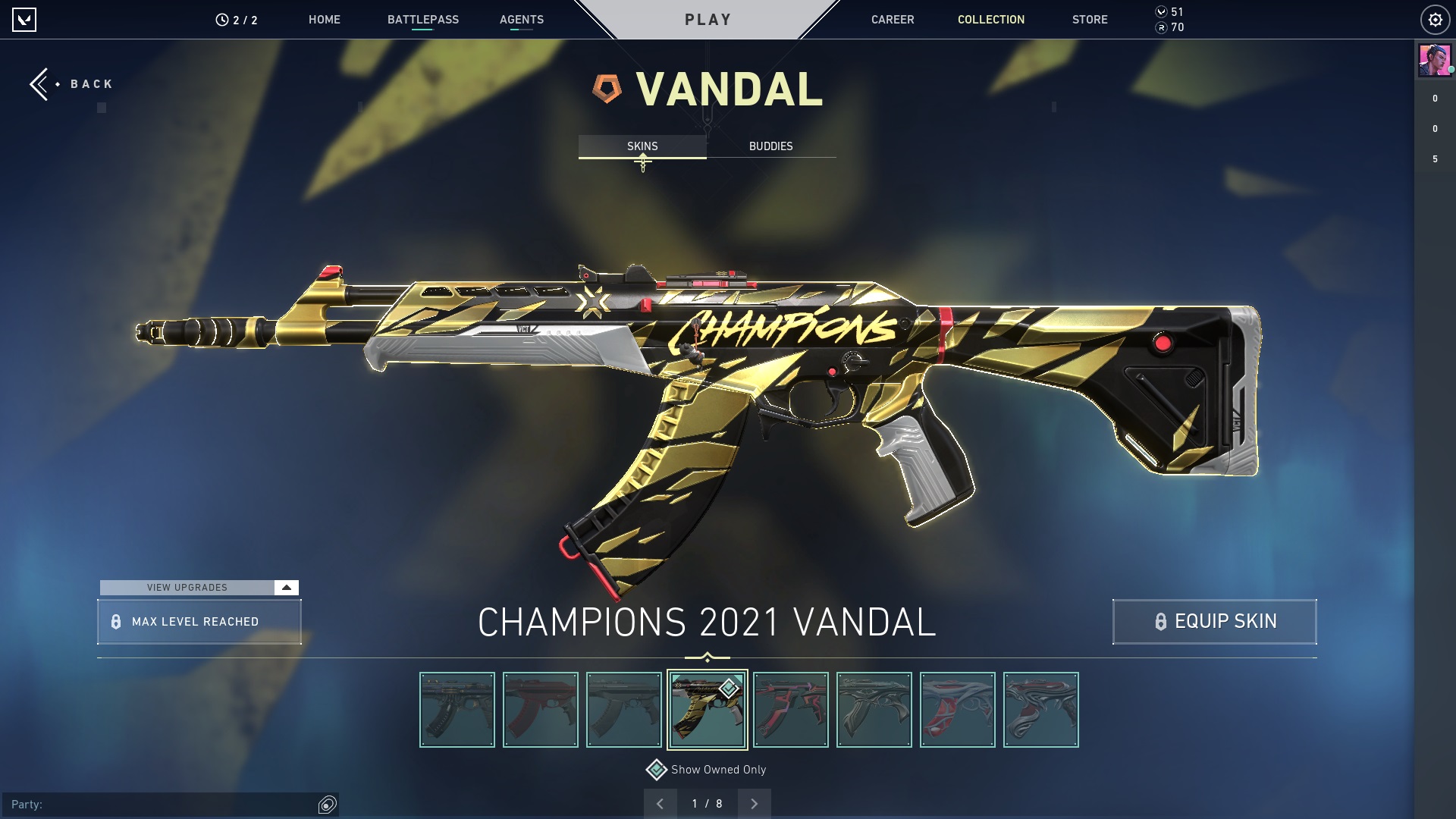Click the lock toggle beside Max Level Reached
Image resolution: width=1456 pixels, height=819 pixels.
pos(115,621)
